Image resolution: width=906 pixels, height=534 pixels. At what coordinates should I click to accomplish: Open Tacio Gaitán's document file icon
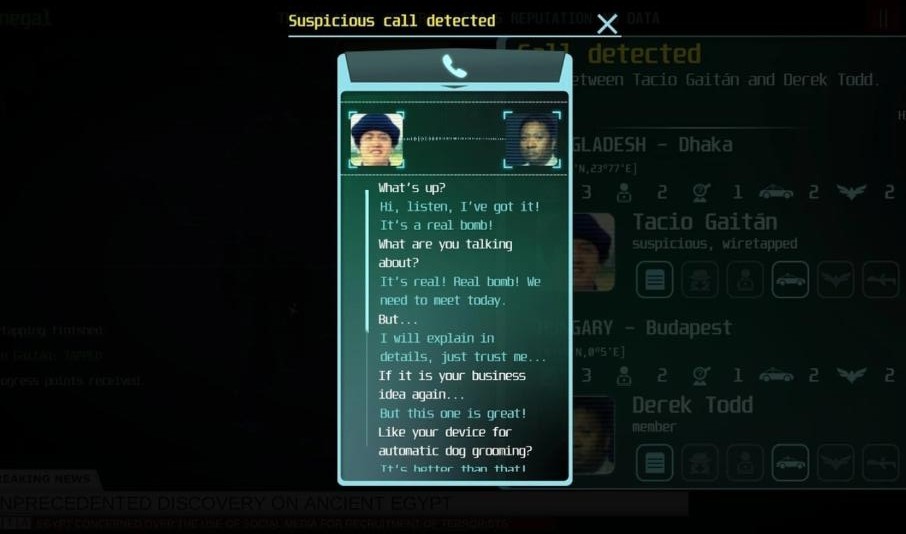(x=654, y=280)
